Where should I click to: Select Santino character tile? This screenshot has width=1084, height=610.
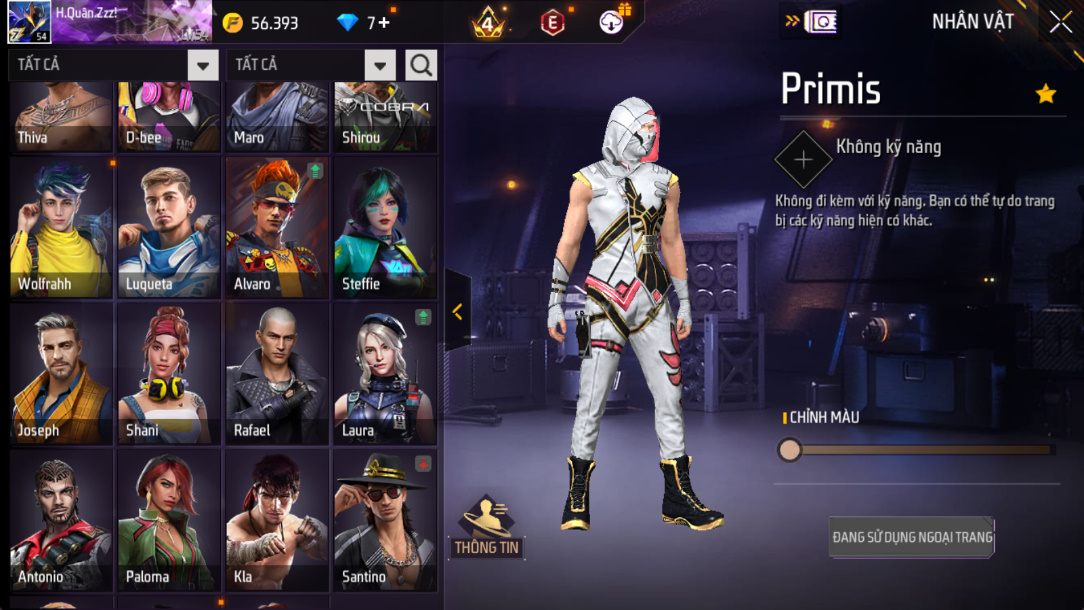[385, 520]
